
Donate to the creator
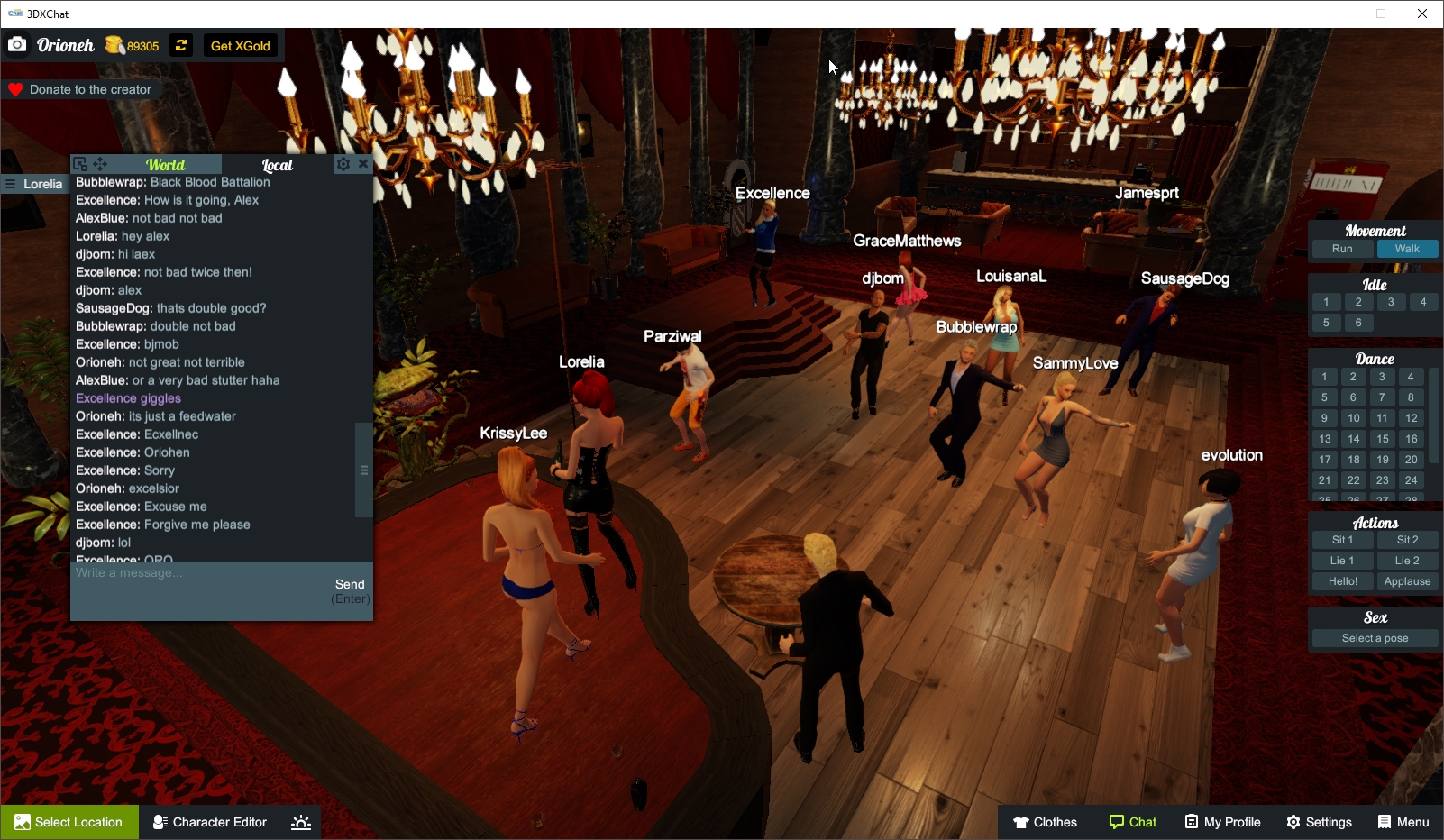click(81, 89)
